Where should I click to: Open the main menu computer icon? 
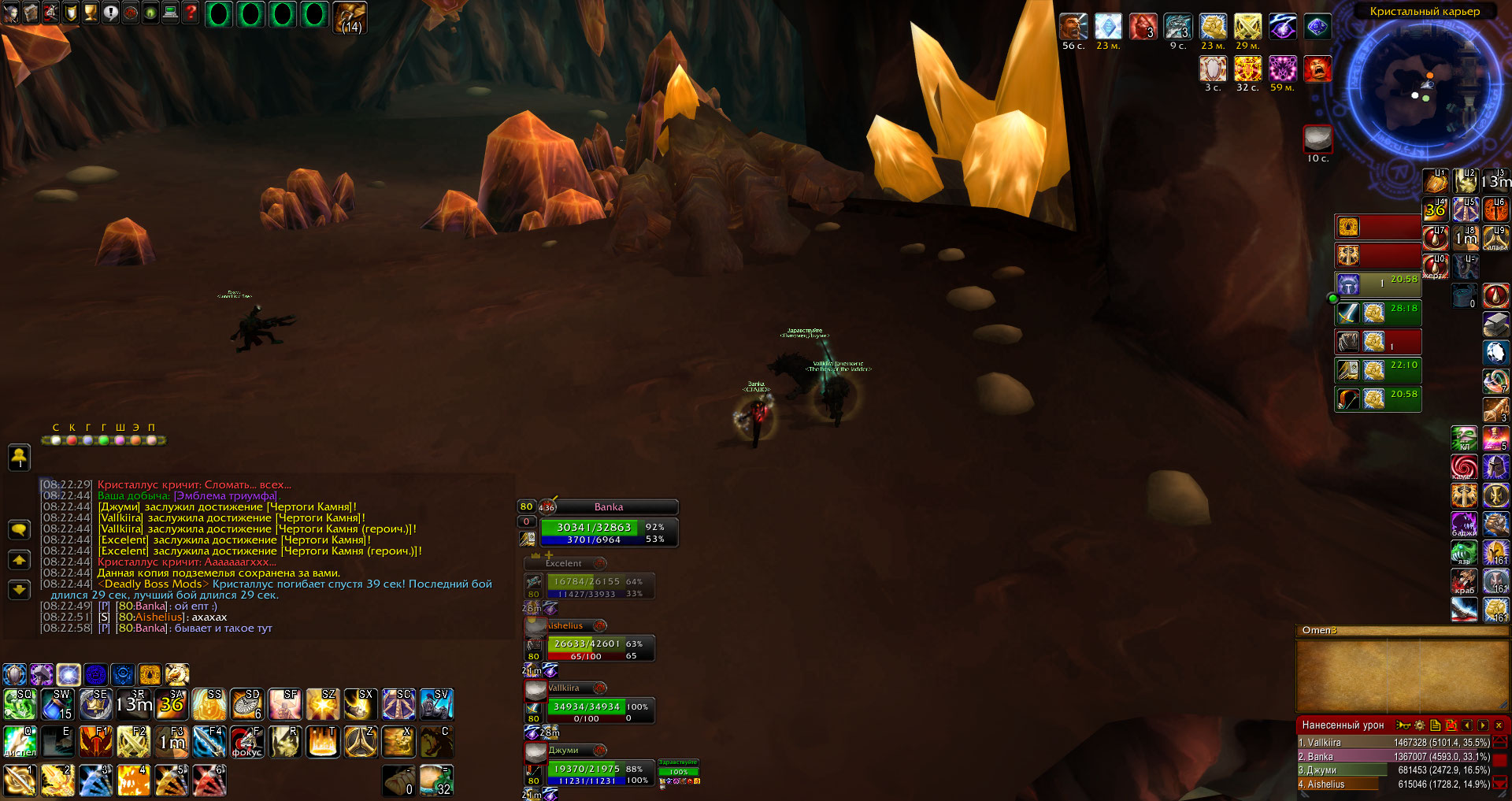[170, 13]
